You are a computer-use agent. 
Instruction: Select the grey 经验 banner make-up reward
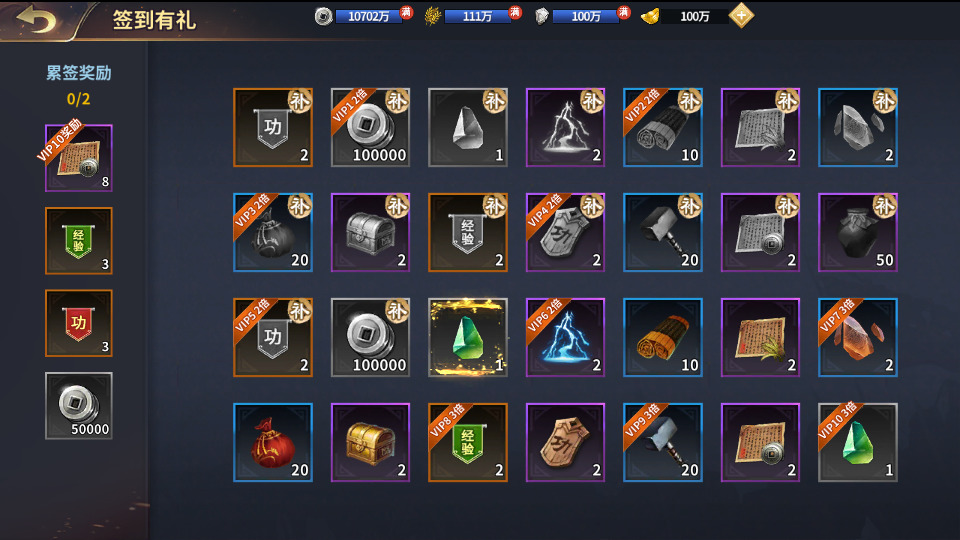[x=468, y=232]
